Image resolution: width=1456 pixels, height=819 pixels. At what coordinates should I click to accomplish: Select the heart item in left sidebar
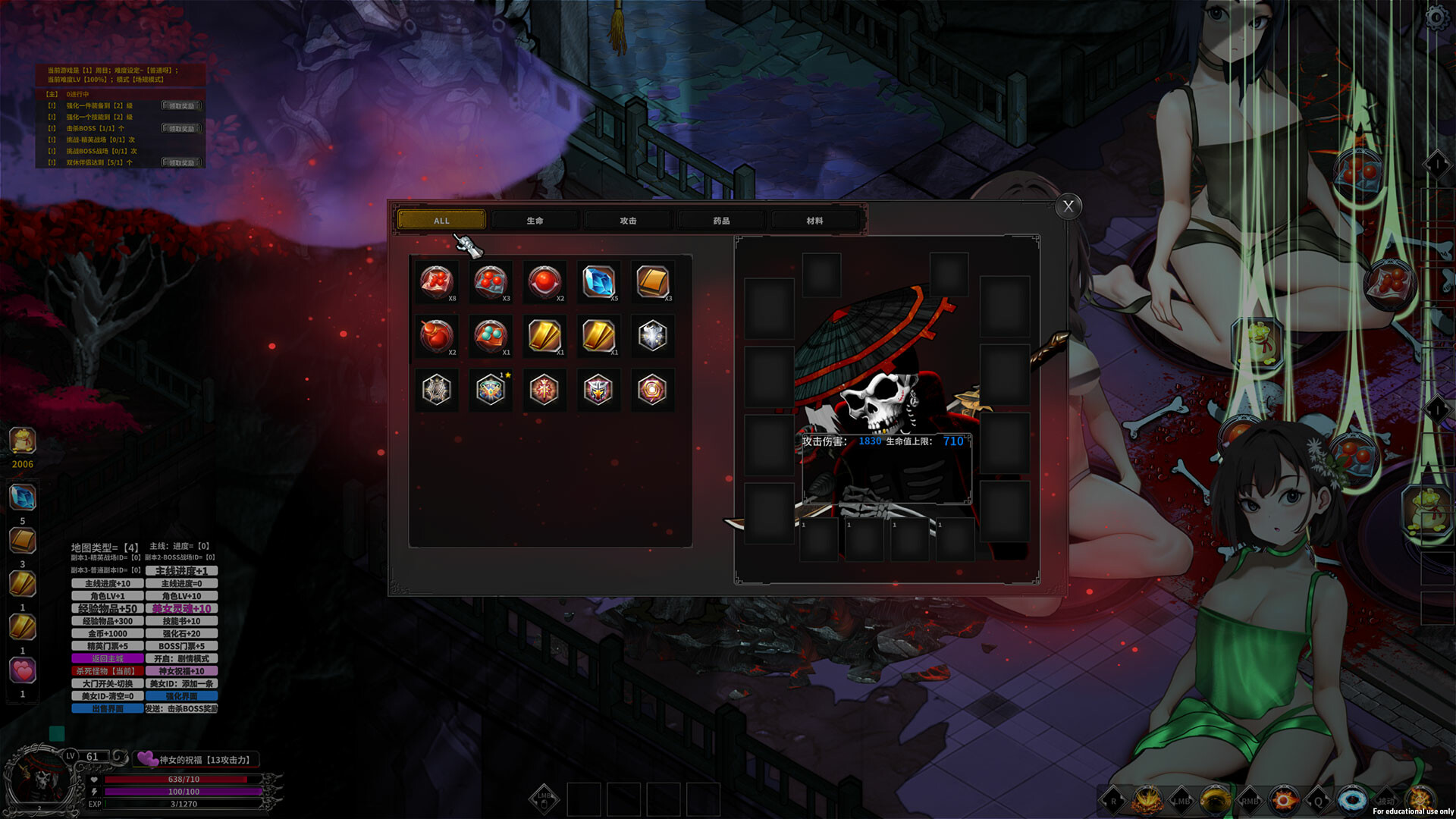coord(22,671)
